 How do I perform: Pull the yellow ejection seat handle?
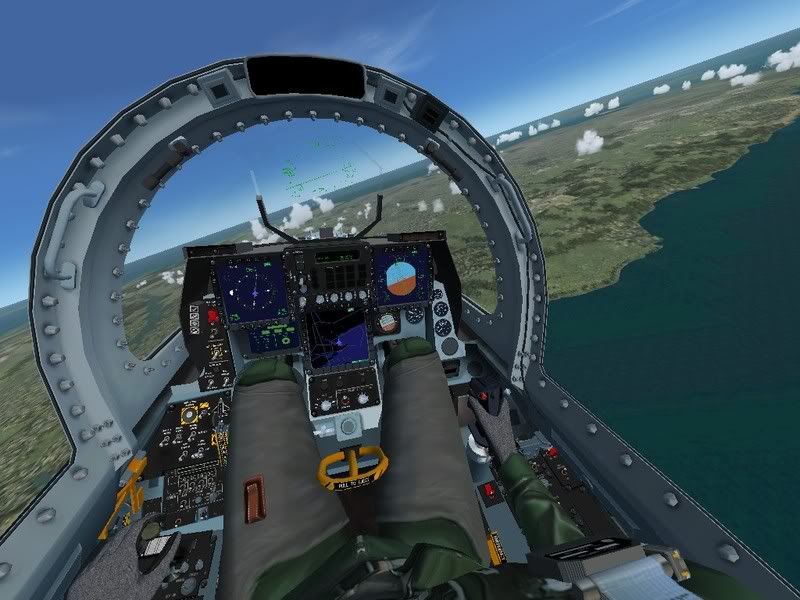pos(354,467)
